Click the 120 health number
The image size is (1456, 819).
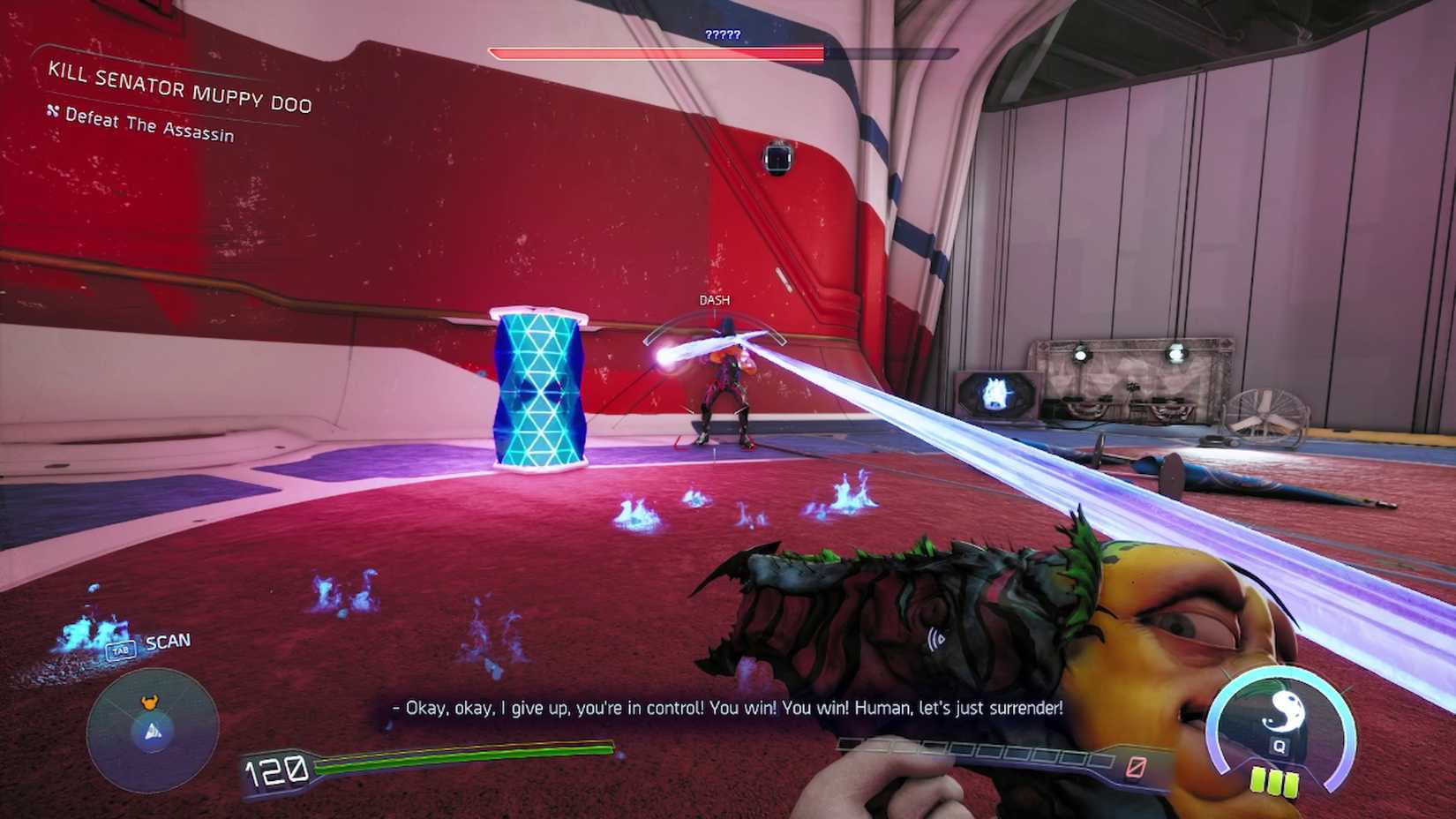pyautogui.click(x=276, y=769)
